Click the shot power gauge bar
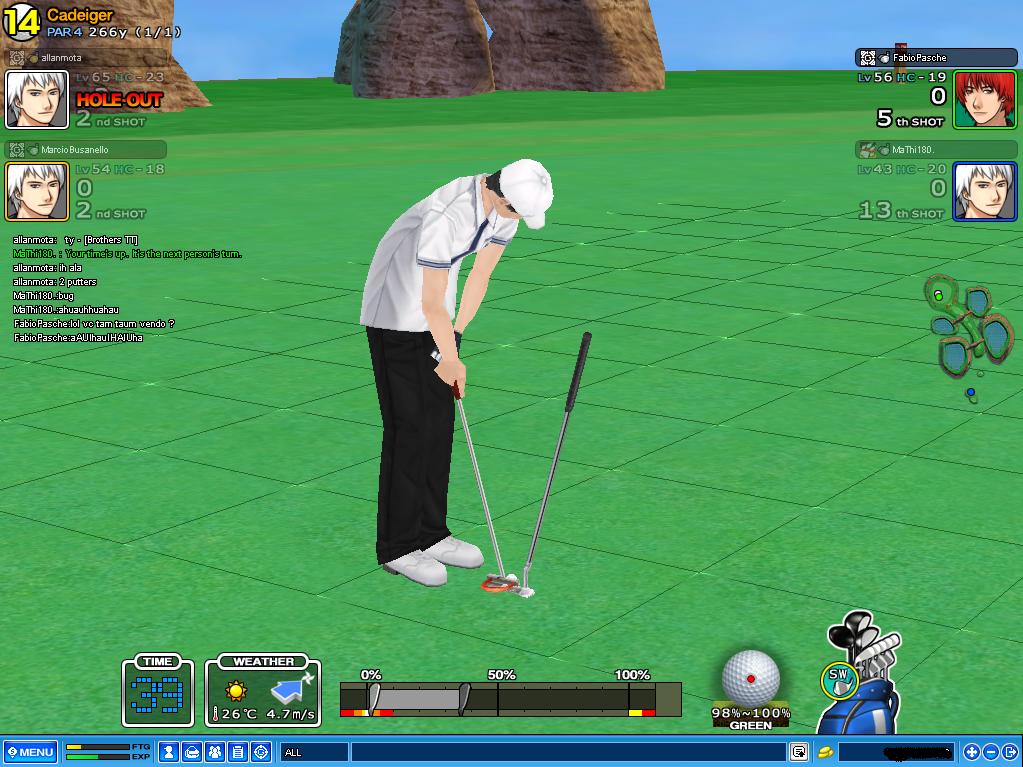This screenshot has height=767, width=1023. coord(510,697)
